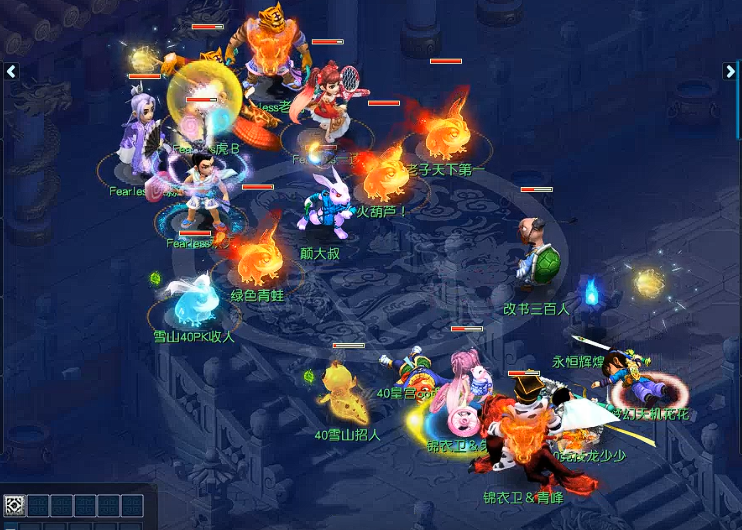Select the white diamond-pattern hotbar icon
This screenshot has width=742, height=530.
pos(14,505)
